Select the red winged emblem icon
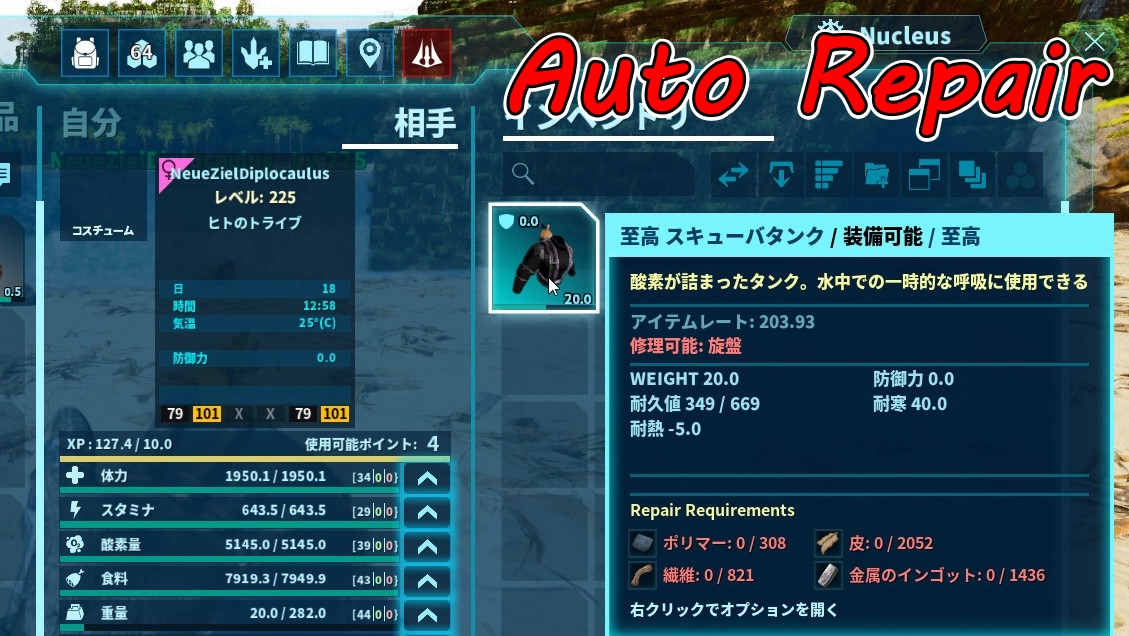Viewport: 1129px width, 636px height. coord(427,53)
